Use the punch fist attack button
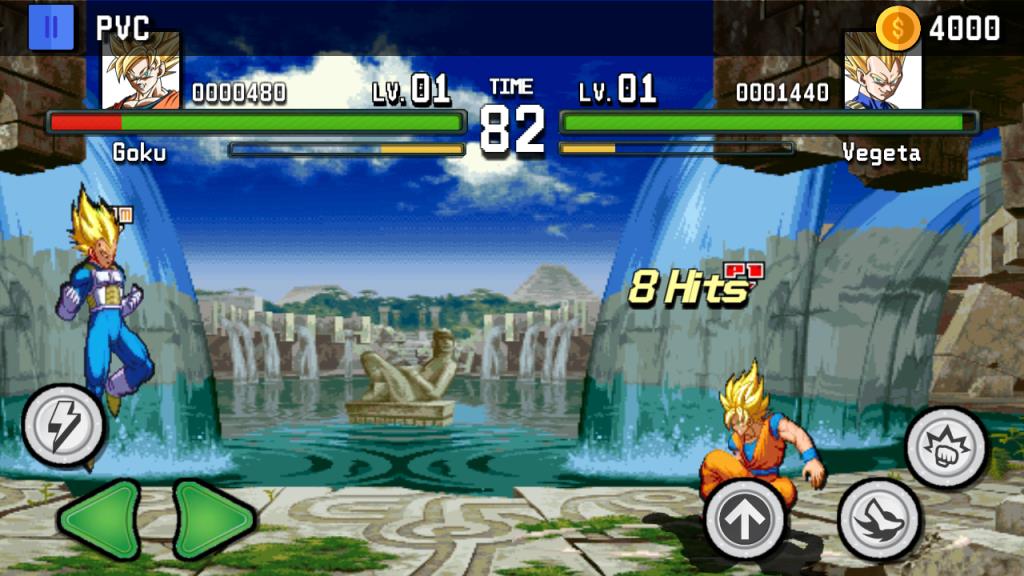 [946, 447]
